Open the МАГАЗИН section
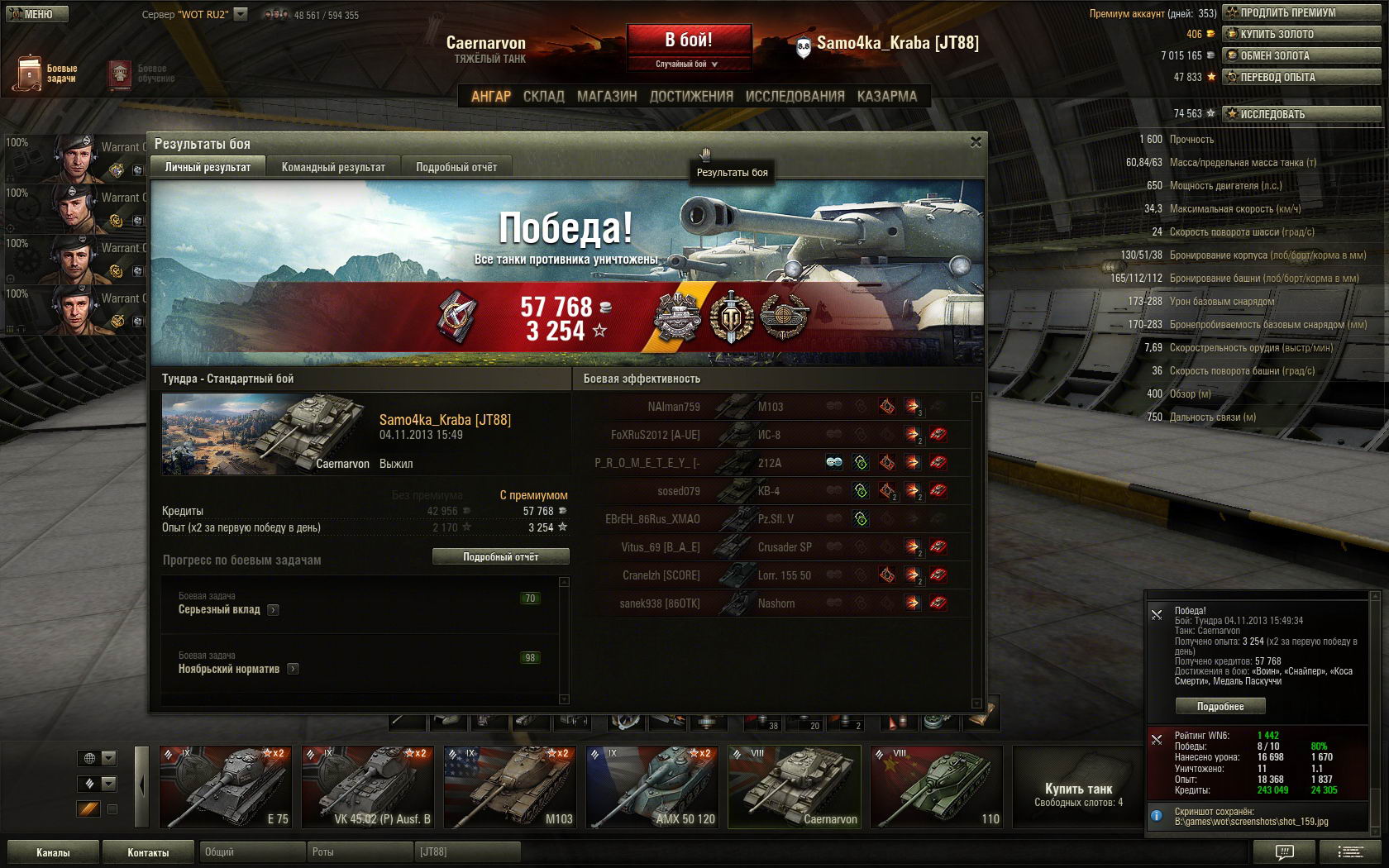Viewport: 1389px width, 868px height. [x=607, y=96]
